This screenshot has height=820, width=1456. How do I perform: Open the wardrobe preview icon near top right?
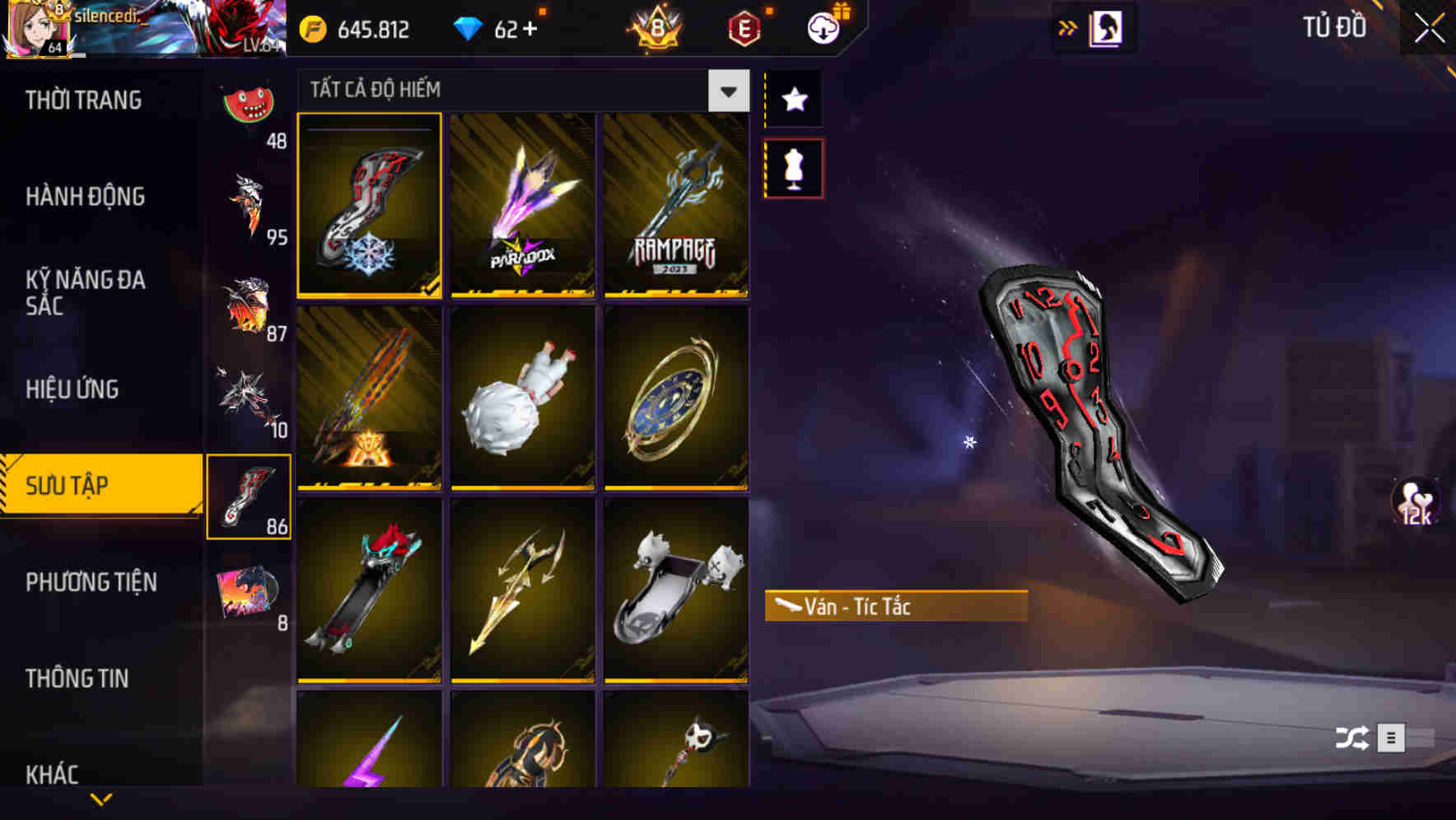tap(1104, 27)
